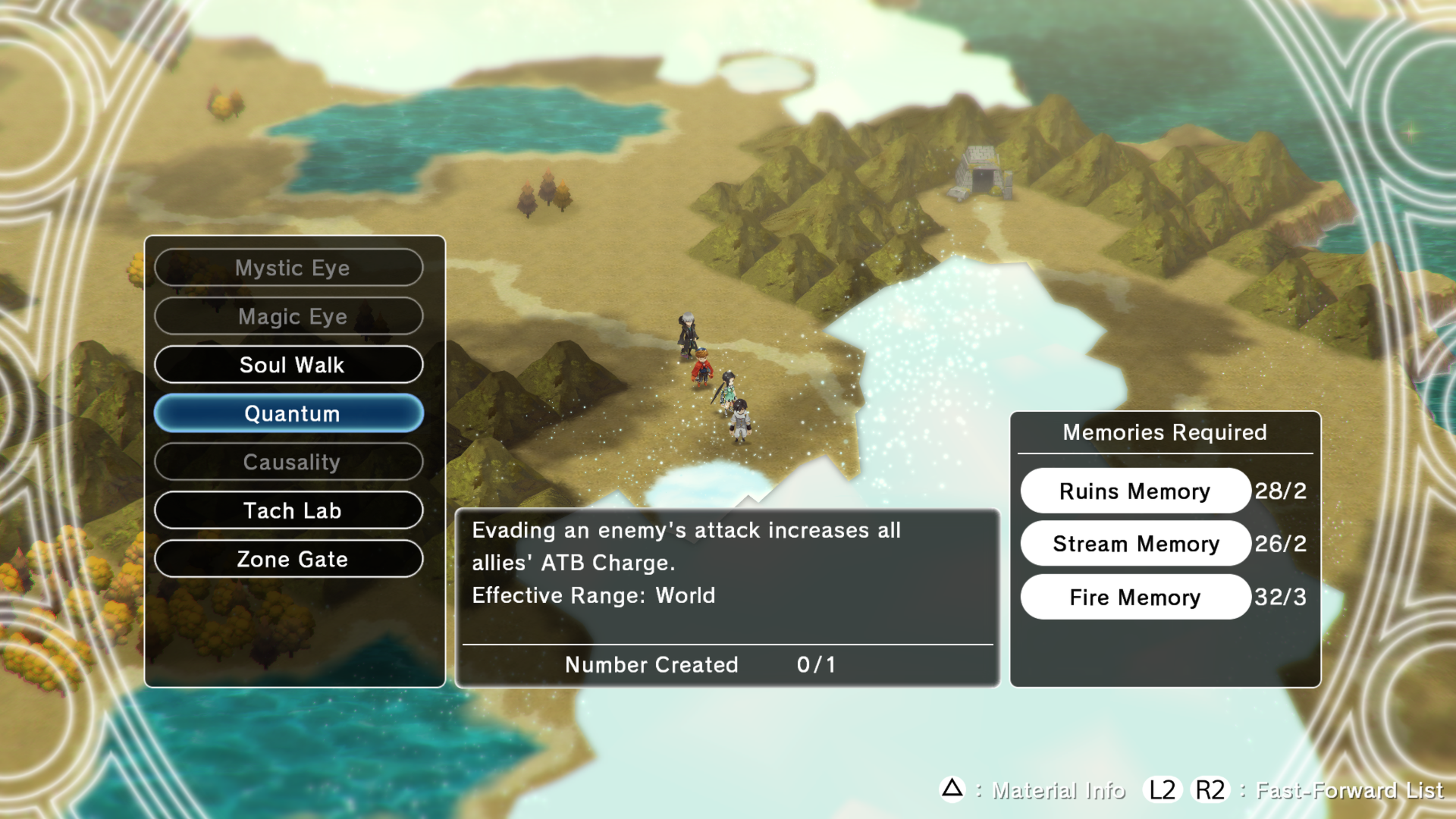1456x819 pixels.
Task: Choose the Fire Memory requirement
Action: tap(1134, 597)
